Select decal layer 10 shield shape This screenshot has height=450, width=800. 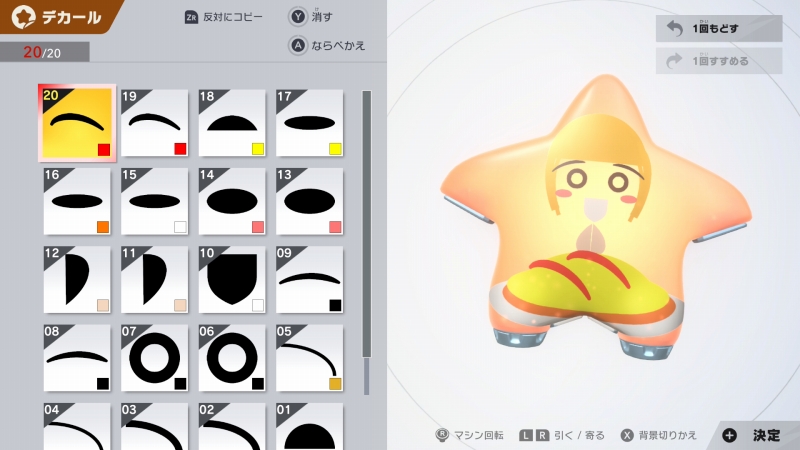pos(232,279)
